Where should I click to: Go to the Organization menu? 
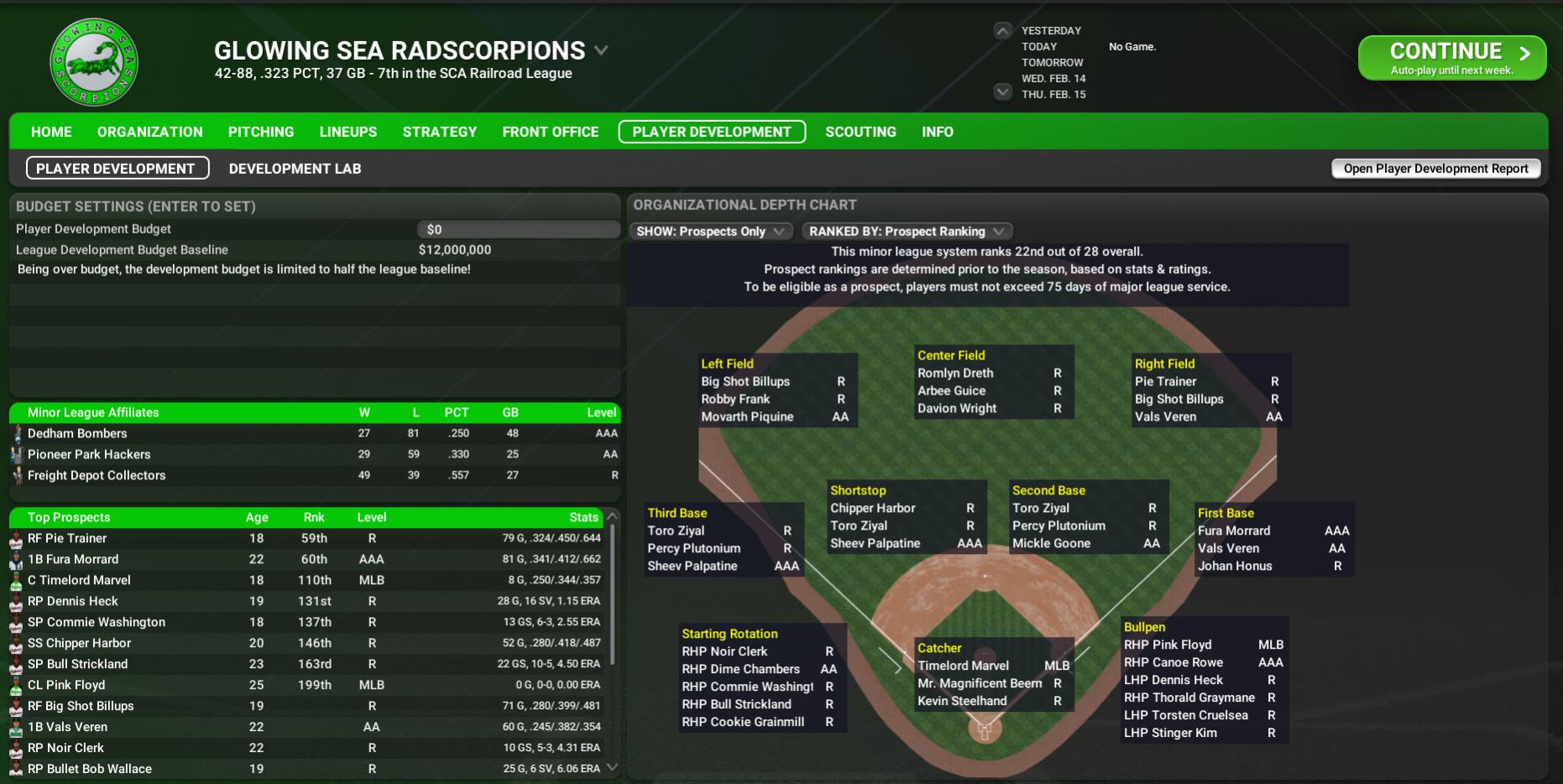149,132
